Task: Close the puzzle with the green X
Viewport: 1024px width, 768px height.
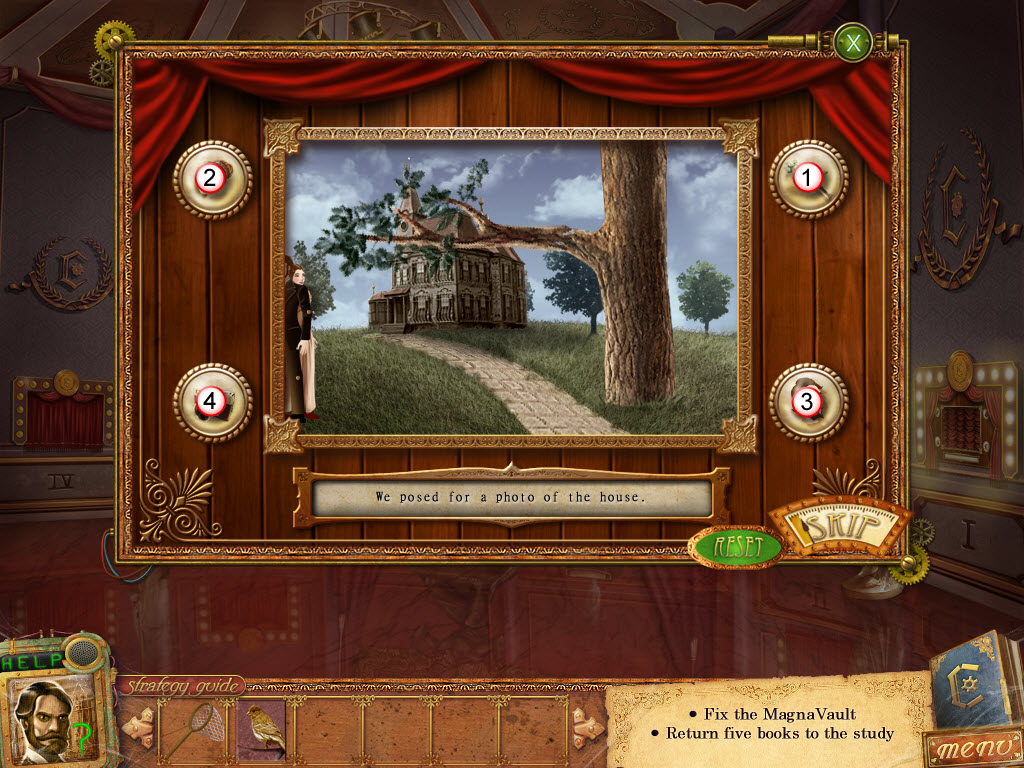Action: 853,43
